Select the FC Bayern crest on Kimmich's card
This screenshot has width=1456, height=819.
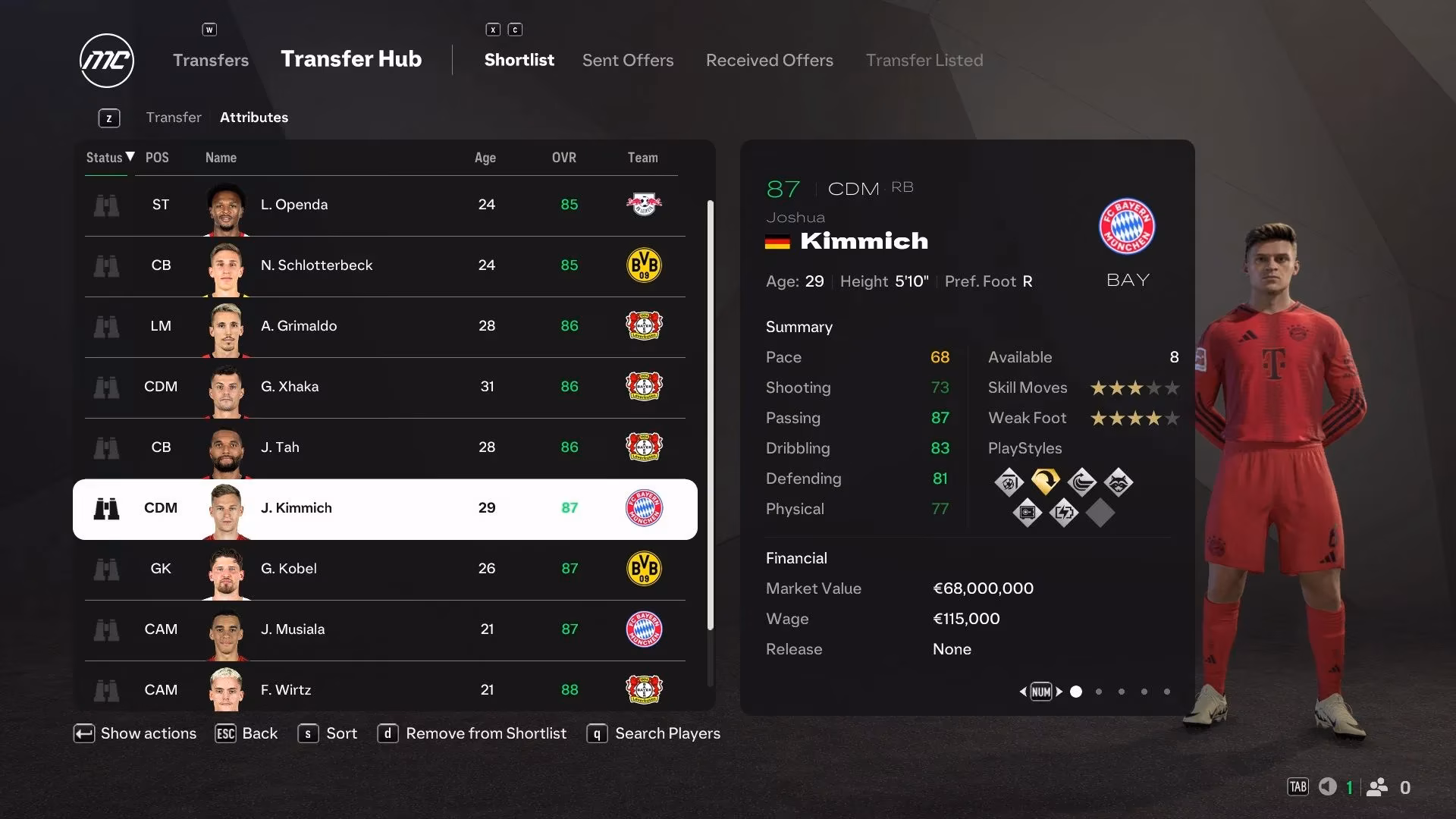(x=1128, y=226)
